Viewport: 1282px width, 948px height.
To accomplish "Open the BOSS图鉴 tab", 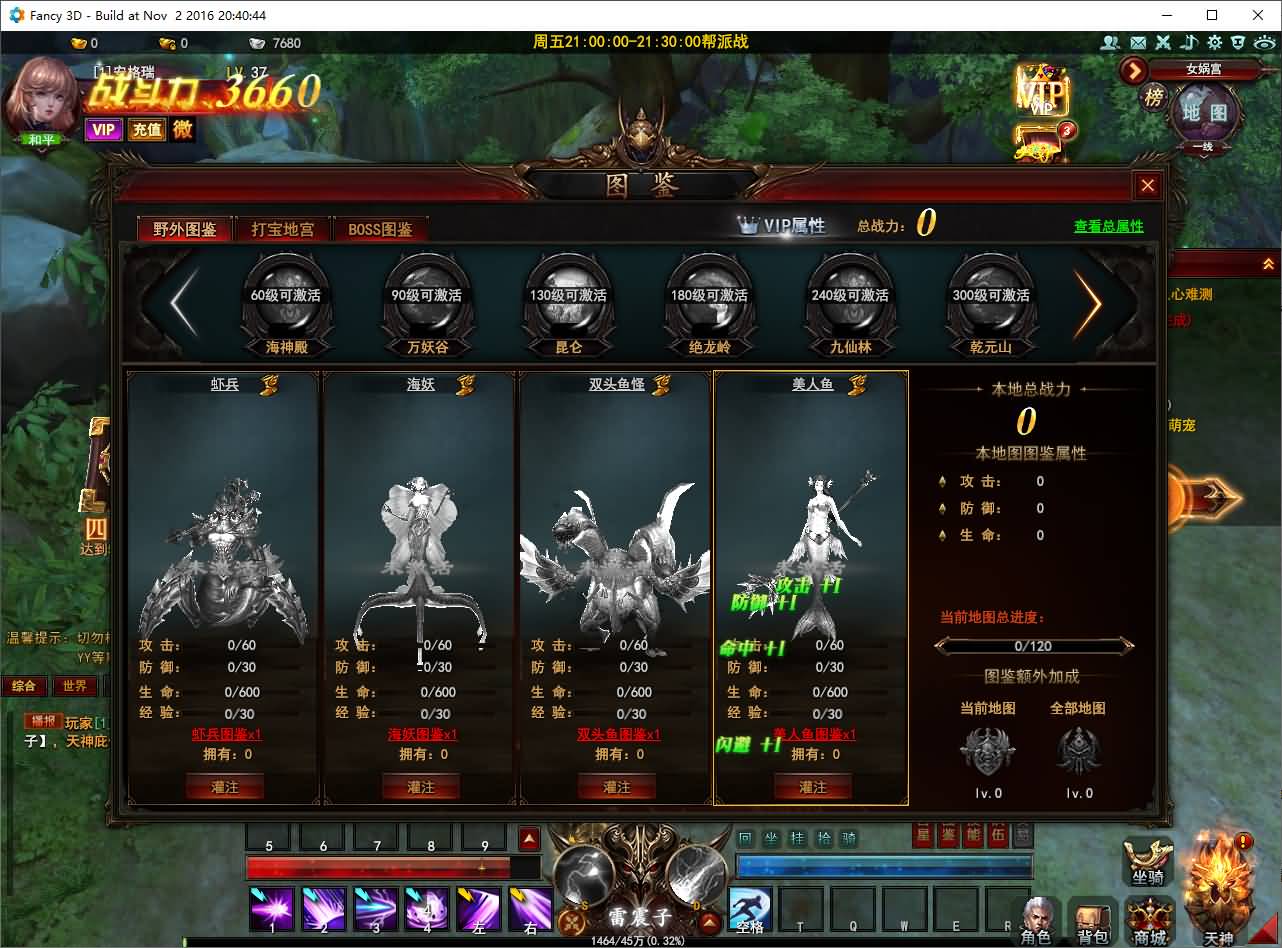I will coord(380,229).
